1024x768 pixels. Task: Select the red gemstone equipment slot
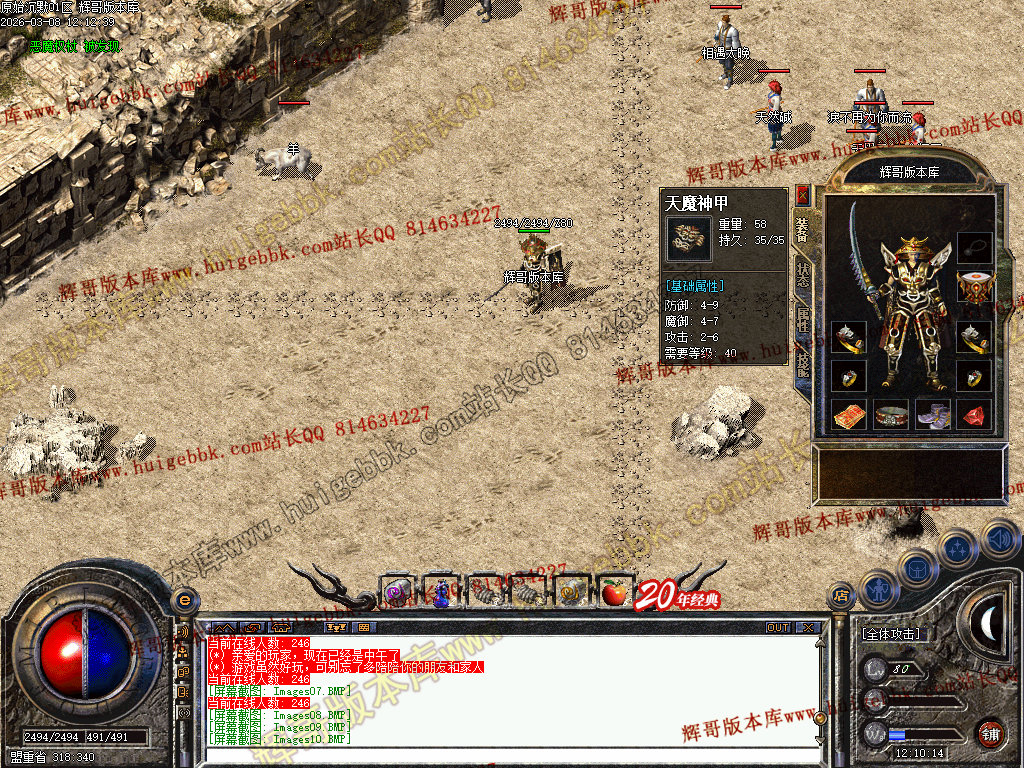point(975,414)
